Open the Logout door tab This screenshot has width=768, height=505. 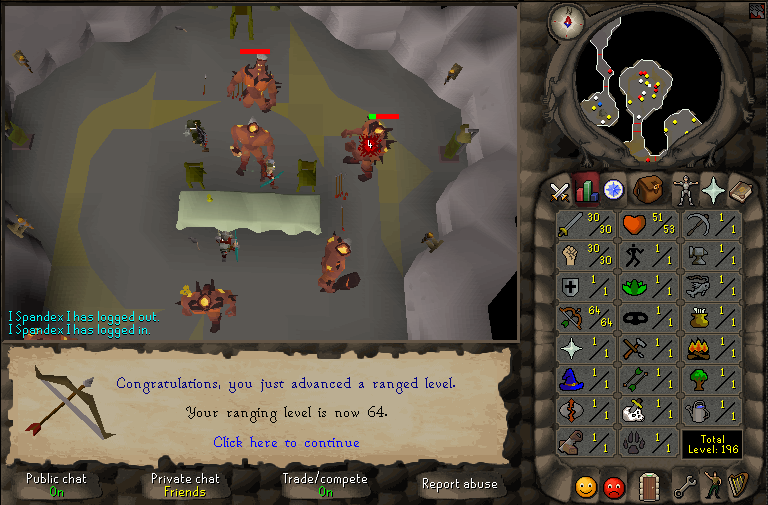point(650,487)
